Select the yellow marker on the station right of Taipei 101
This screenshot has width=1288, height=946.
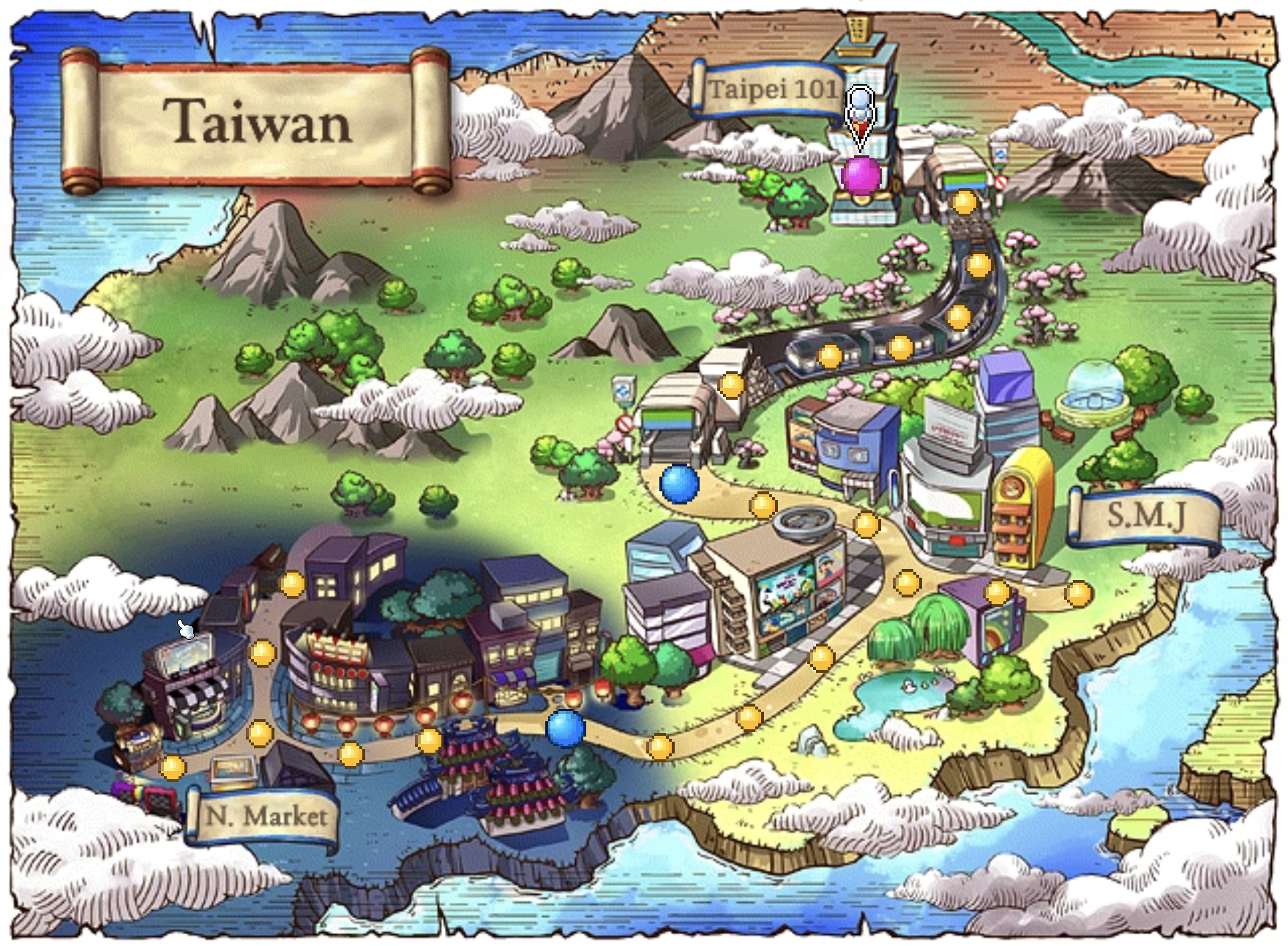coord(964,201)
